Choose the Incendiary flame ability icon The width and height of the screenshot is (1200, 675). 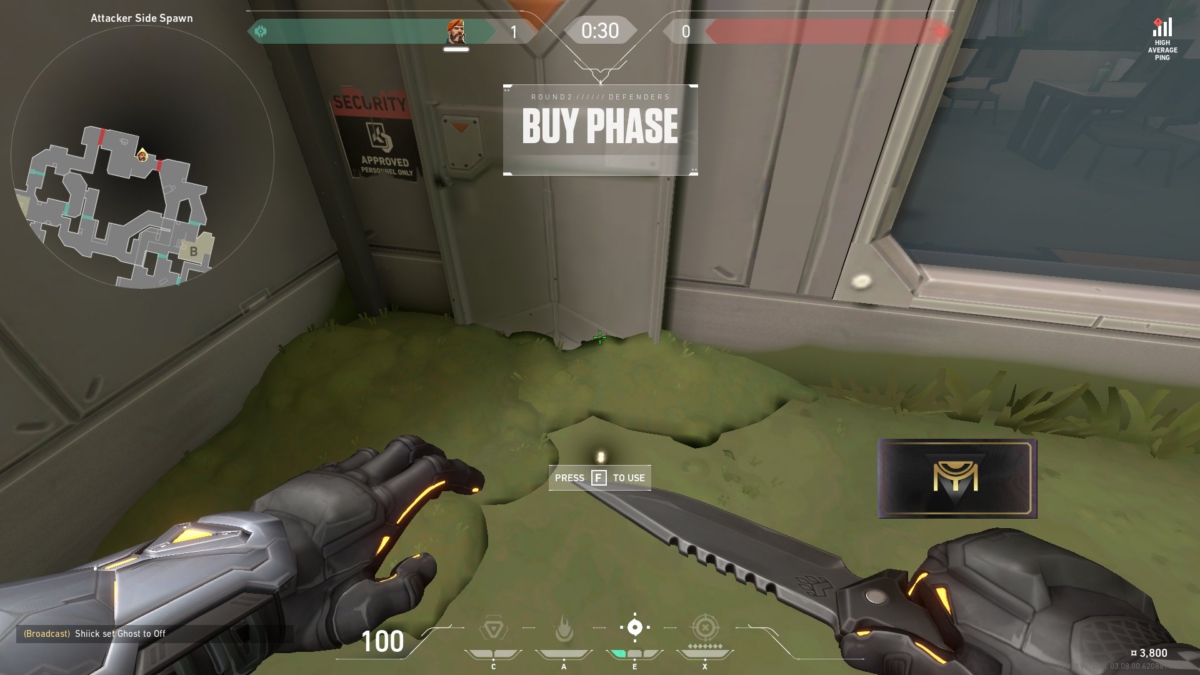pyautogui.click(x=564, y=629)
